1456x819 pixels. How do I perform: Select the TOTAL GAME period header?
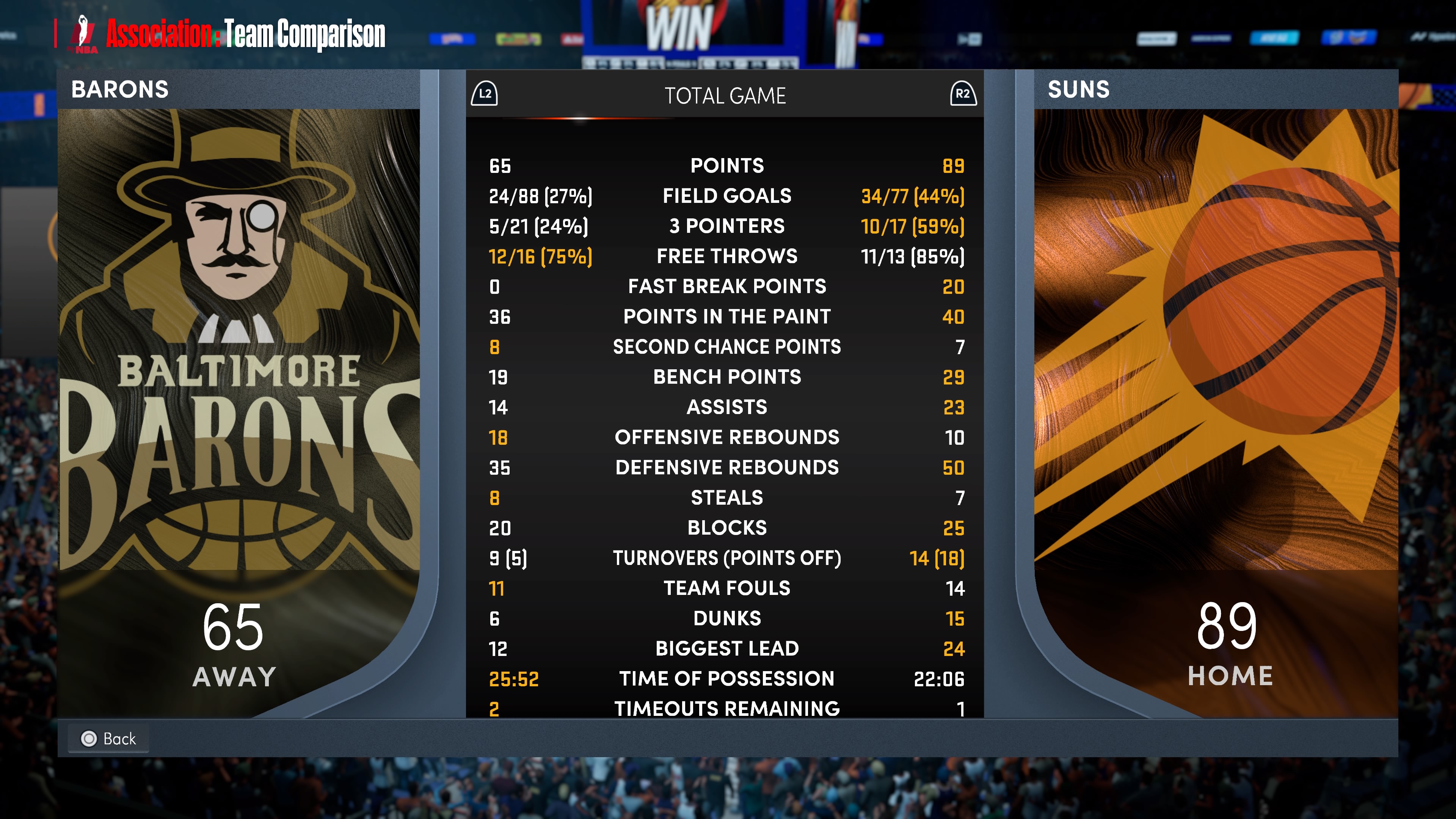[725, 96]
